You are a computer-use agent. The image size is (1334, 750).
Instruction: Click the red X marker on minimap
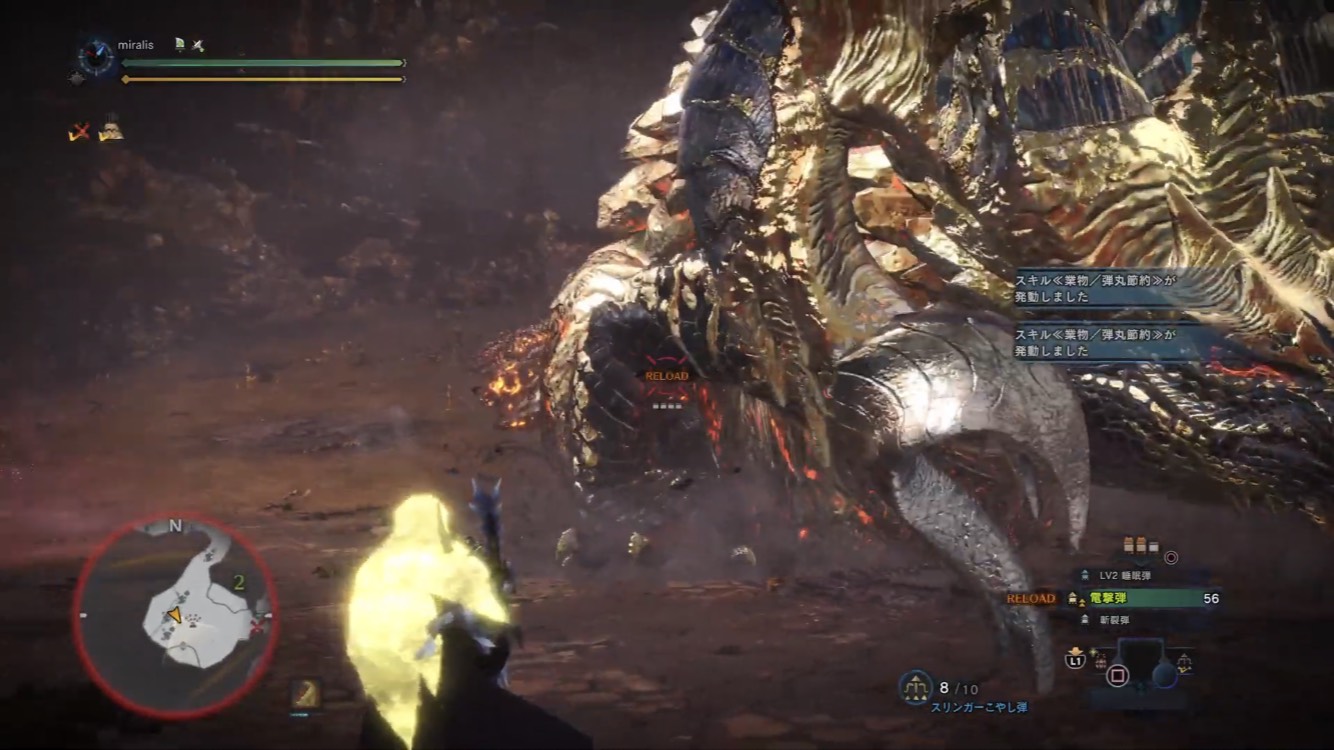[262, 626]
